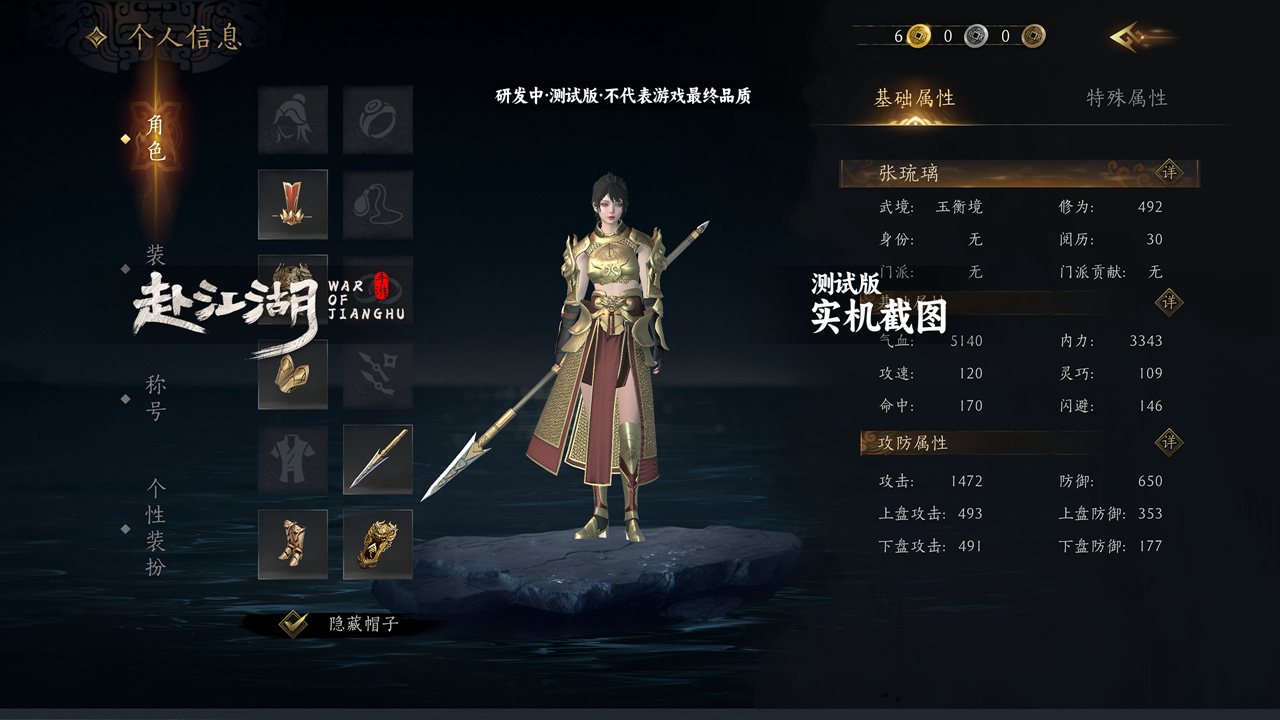
Task: Select the golden boots equipment slot
Action: [x=293, y=544]
